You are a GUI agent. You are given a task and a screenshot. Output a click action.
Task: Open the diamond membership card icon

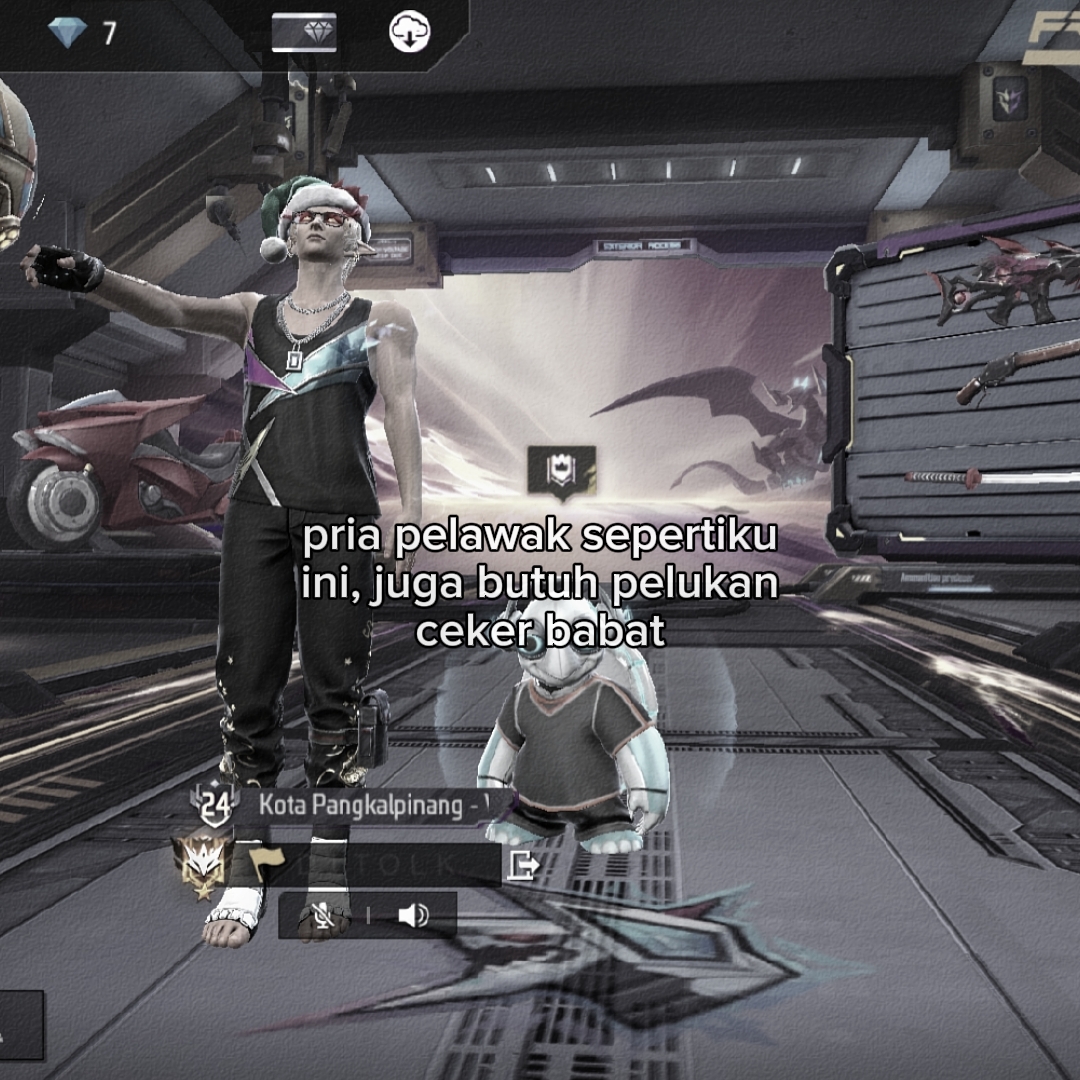(x=304, y=33)
